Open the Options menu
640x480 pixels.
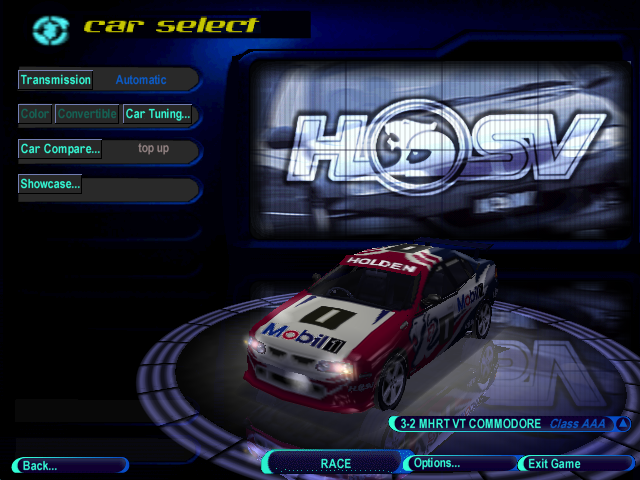(436, 463)
